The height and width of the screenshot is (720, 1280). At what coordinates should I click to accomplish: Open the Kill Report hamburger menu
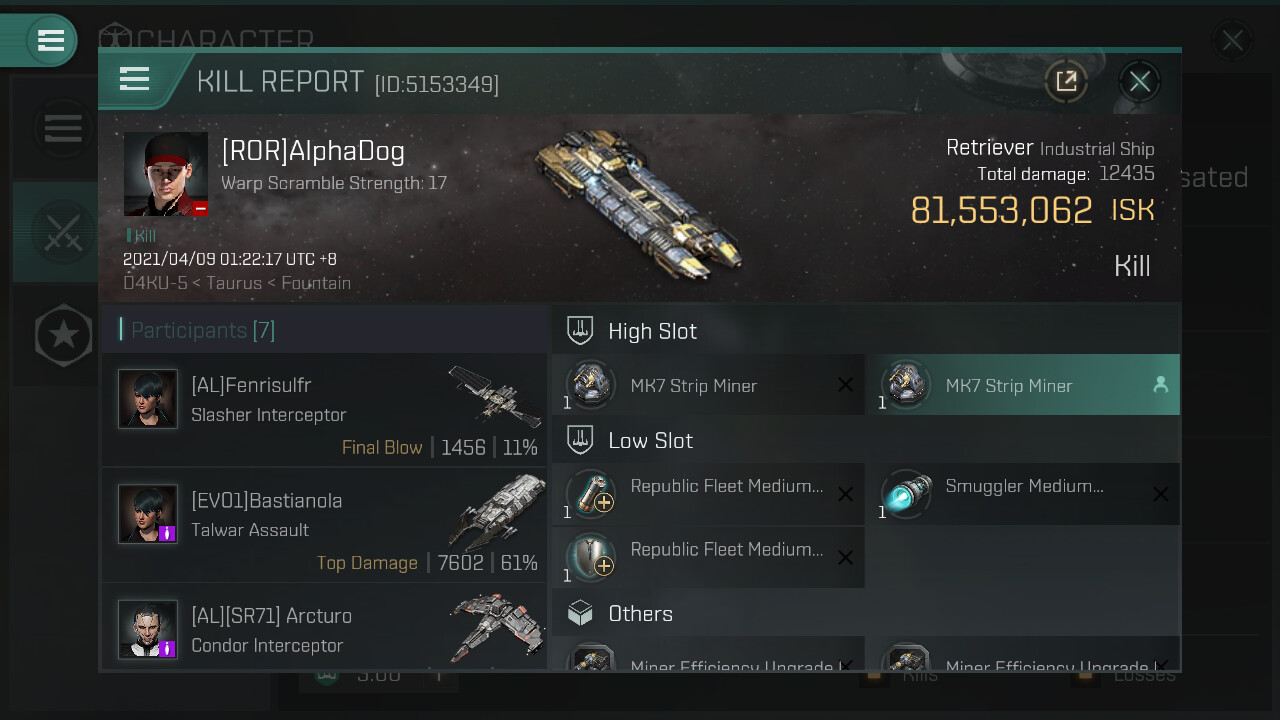[x=134, y=80]
